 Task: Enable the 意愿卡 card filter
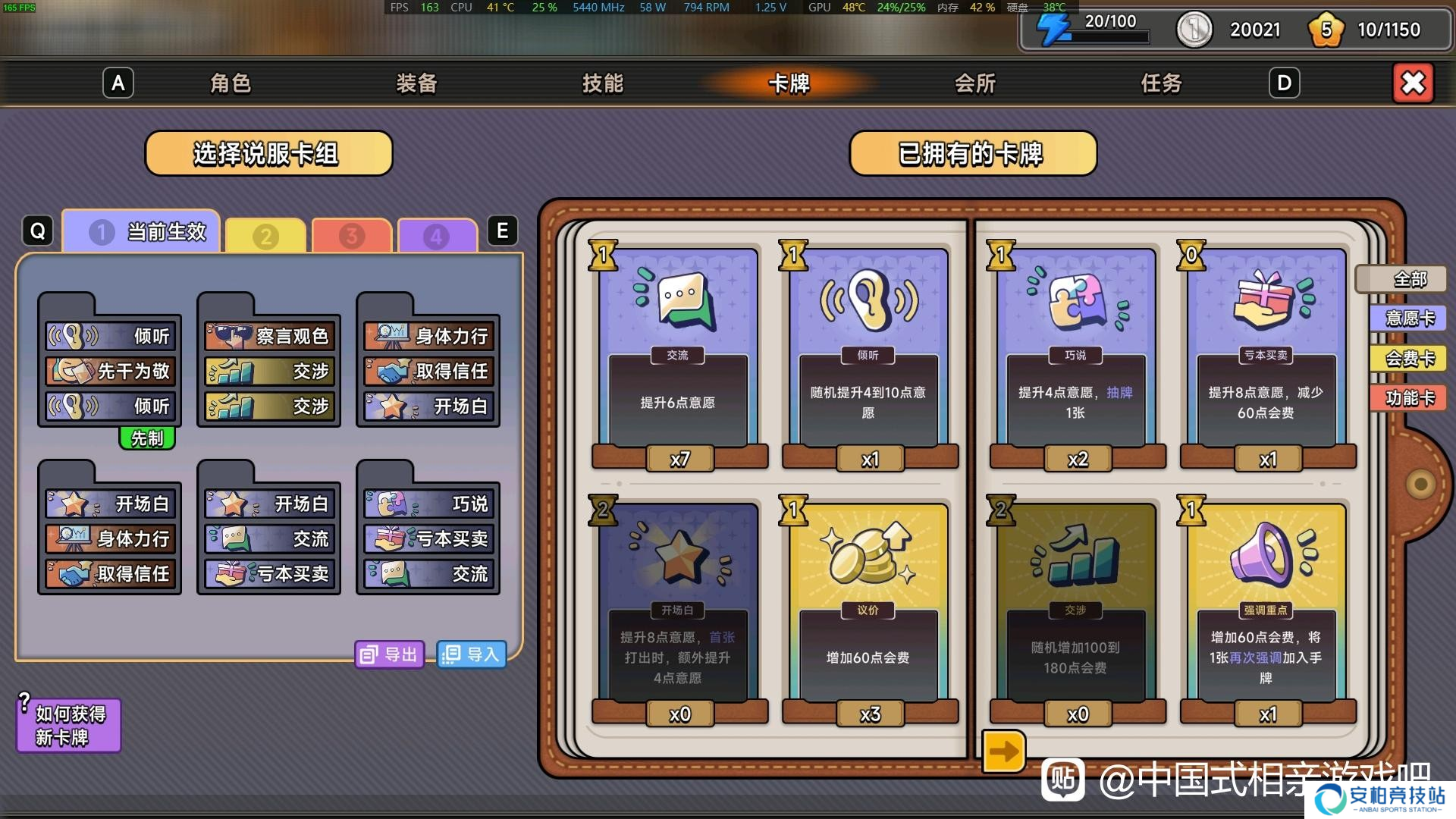1408,318
